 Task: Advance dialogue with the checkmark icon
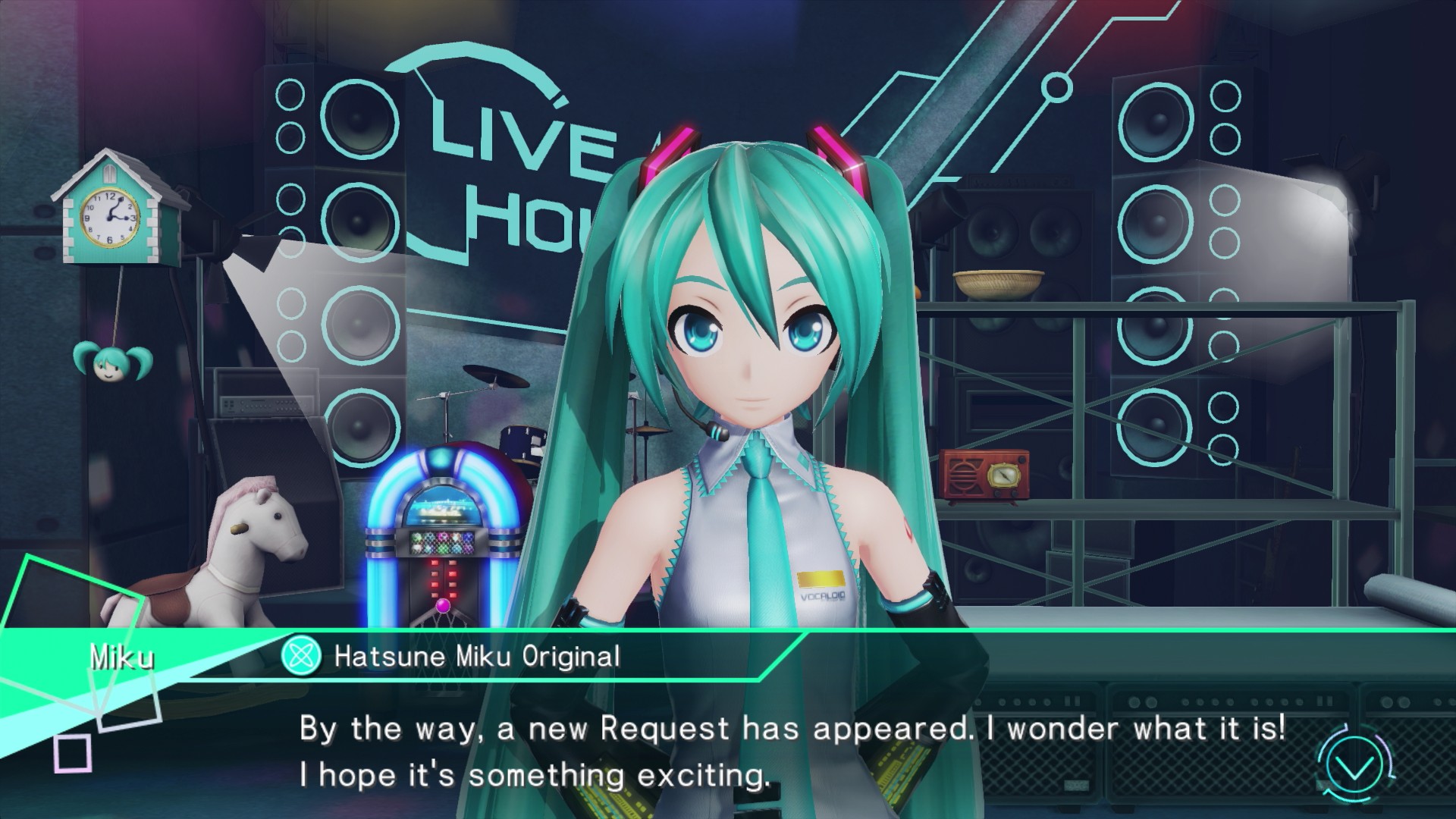[x=1355, y=769]
